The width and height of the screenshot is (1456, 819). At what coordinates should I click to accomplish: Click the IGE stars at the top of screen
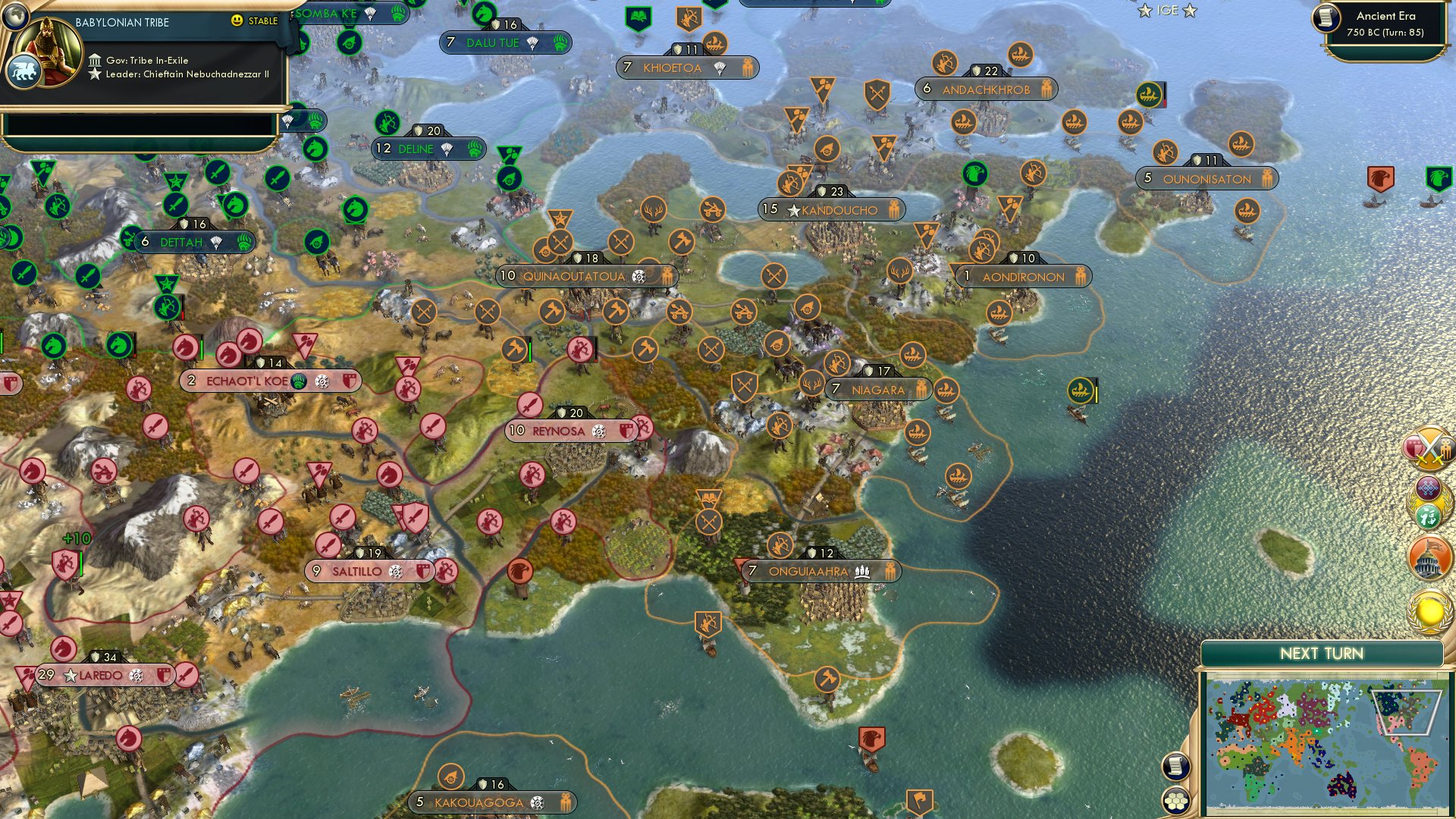(x=1168, y=11)
